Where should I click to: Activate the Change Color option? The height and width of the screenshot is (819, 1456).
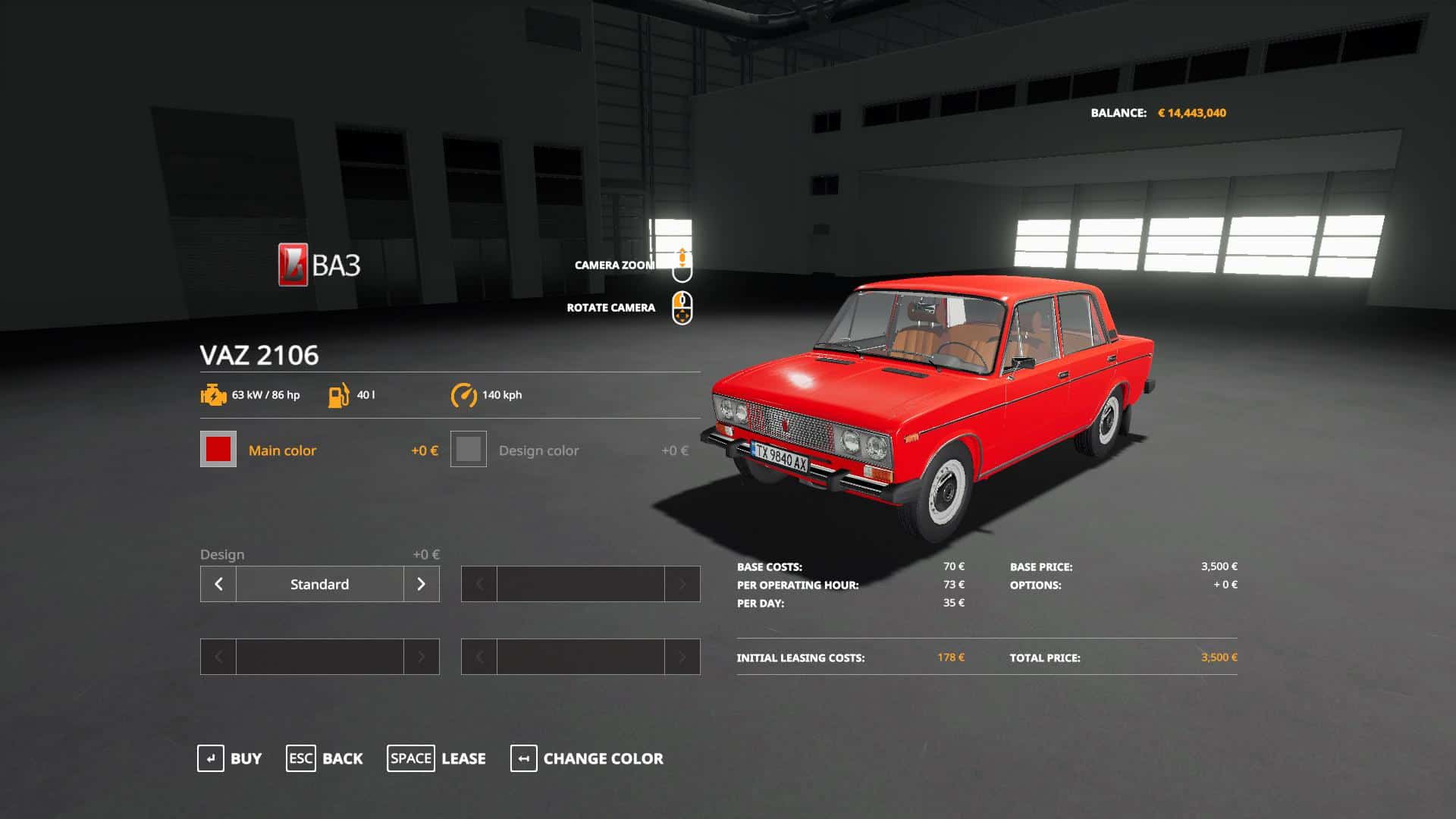587,758
